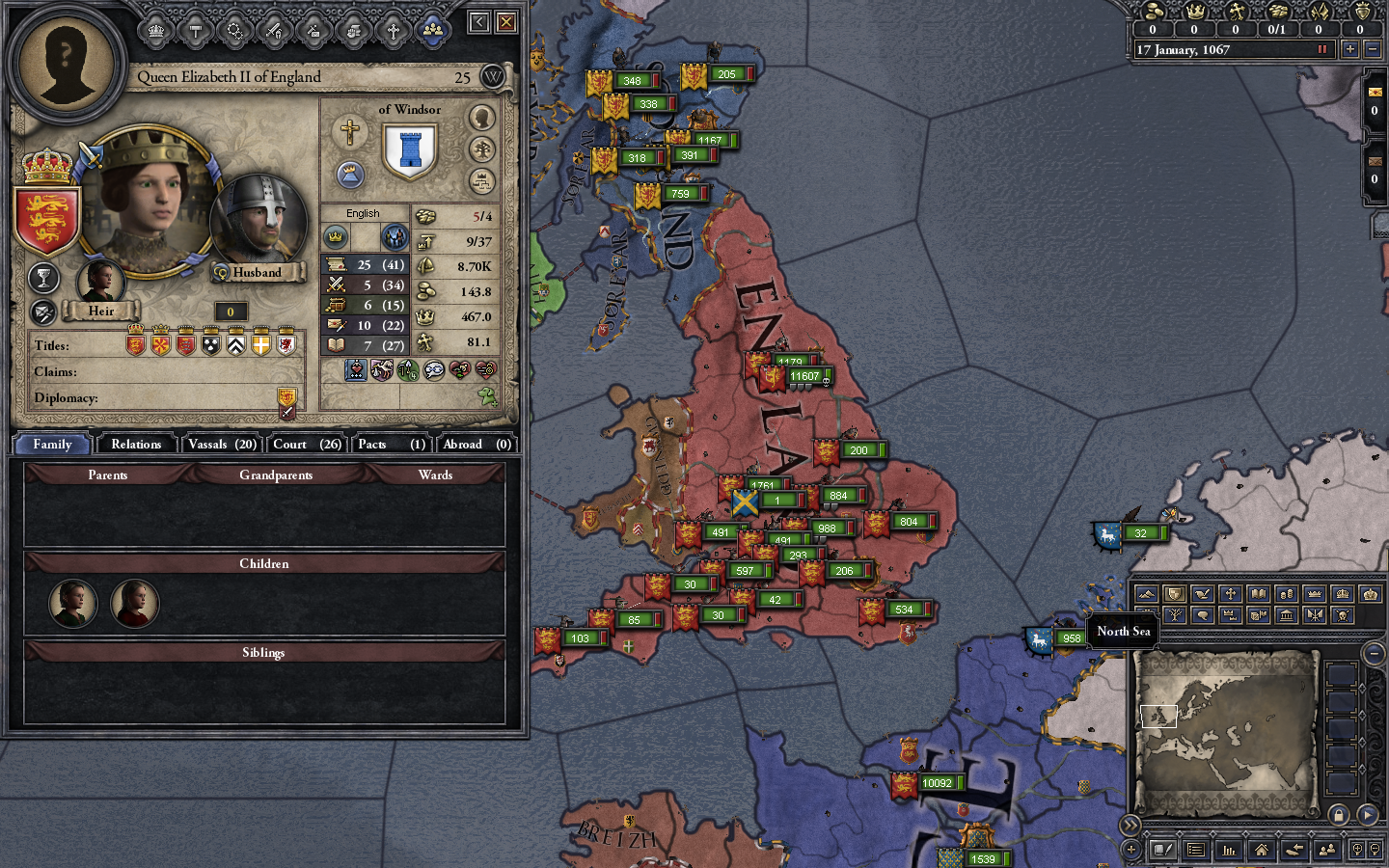Expand the outliner with the double chevron

pyautogui.click(x=1130, y=825)
